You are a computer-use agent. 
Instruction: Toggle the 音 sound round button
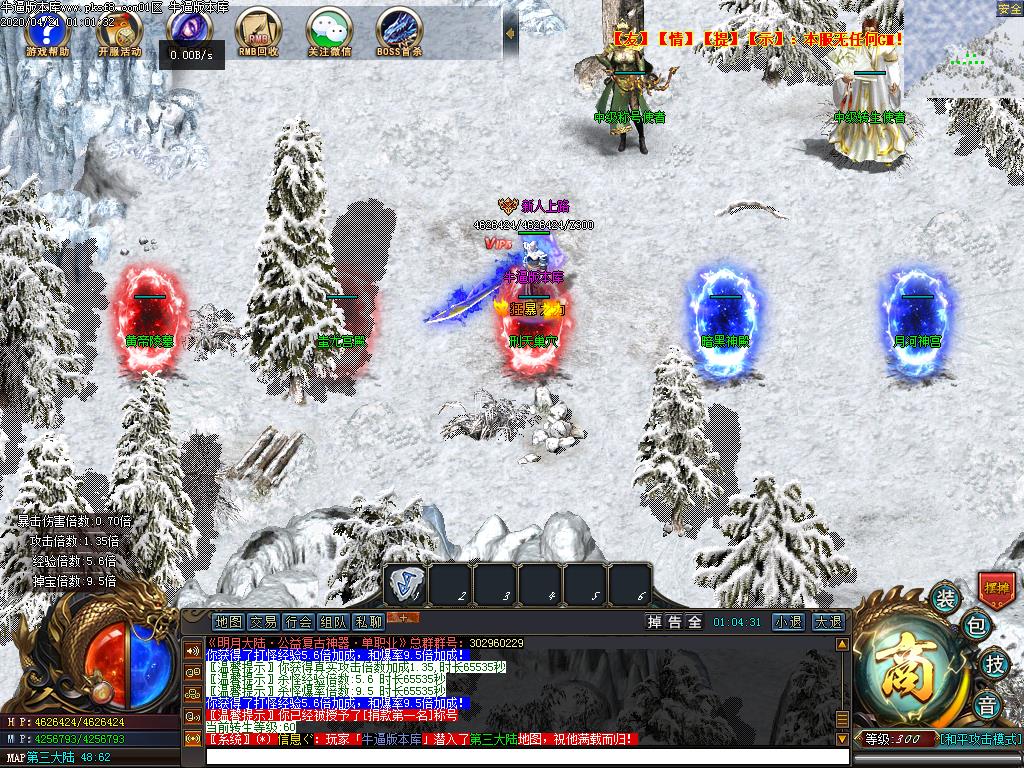[987, 702]
